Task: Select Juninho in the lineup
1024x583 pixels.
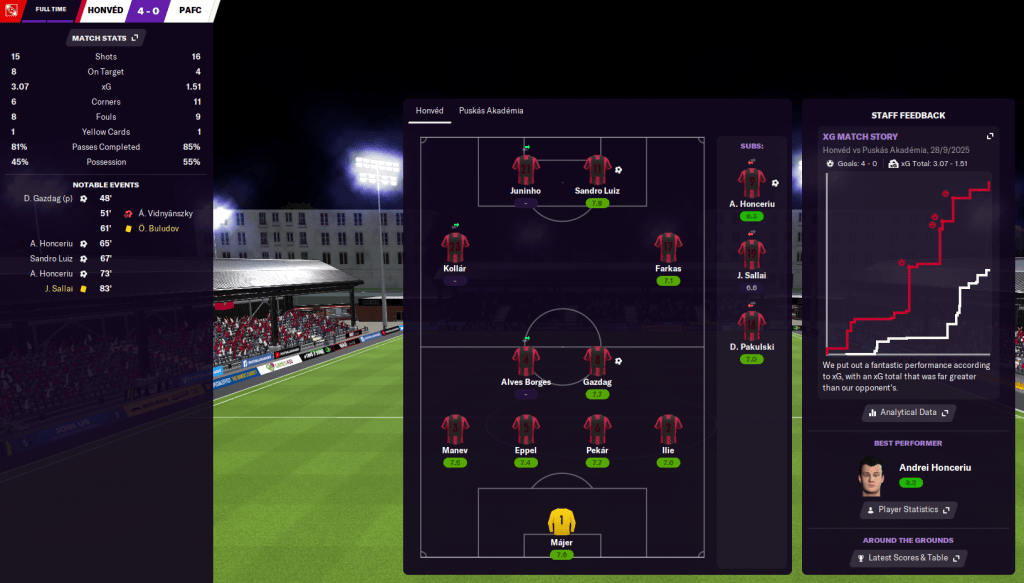Action: (525, 172)
